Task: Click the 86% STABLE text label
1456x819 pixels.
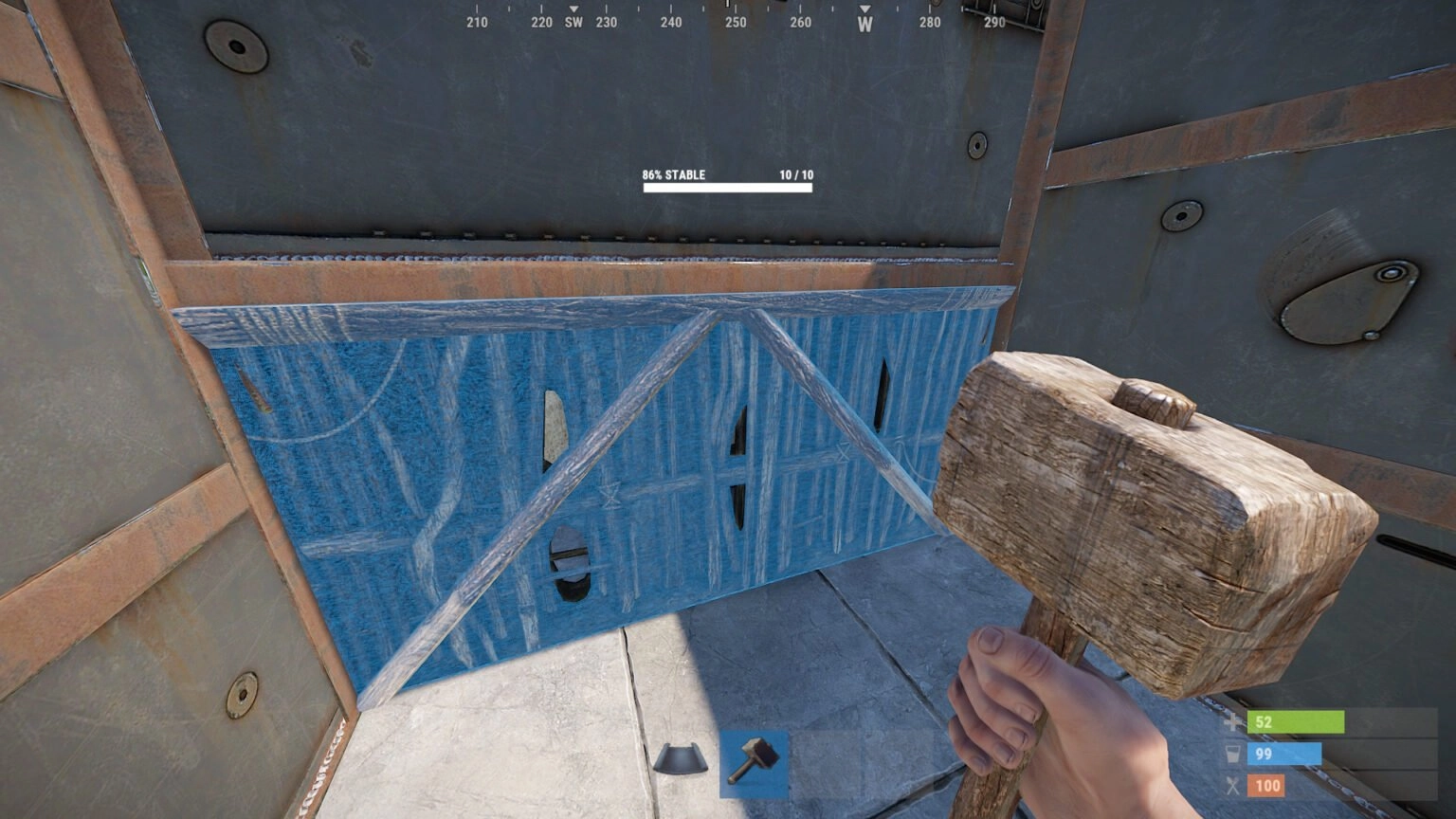Action: 673,175
